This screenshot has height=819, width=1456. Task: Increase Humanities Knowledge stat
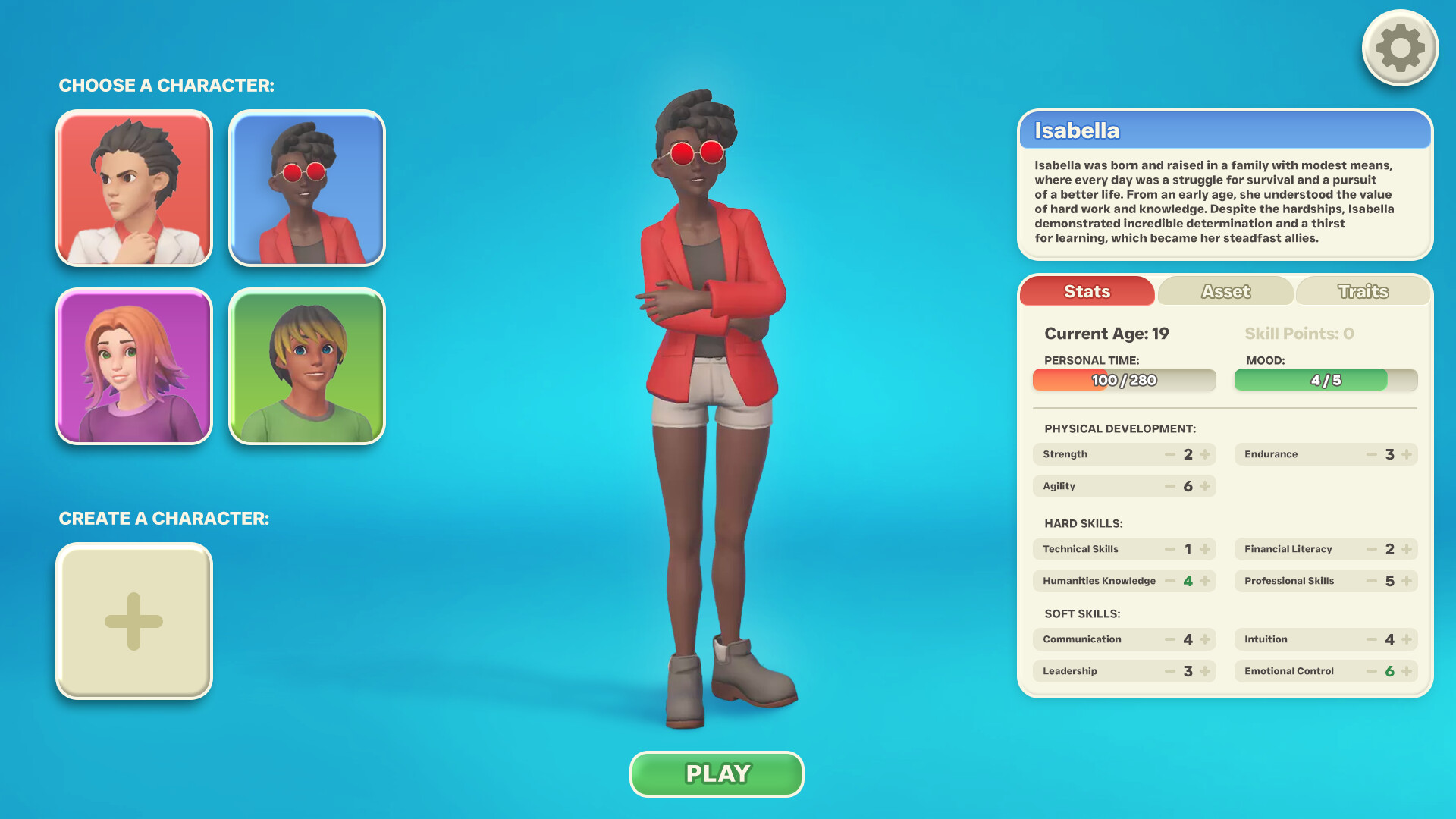[1206, 581]
